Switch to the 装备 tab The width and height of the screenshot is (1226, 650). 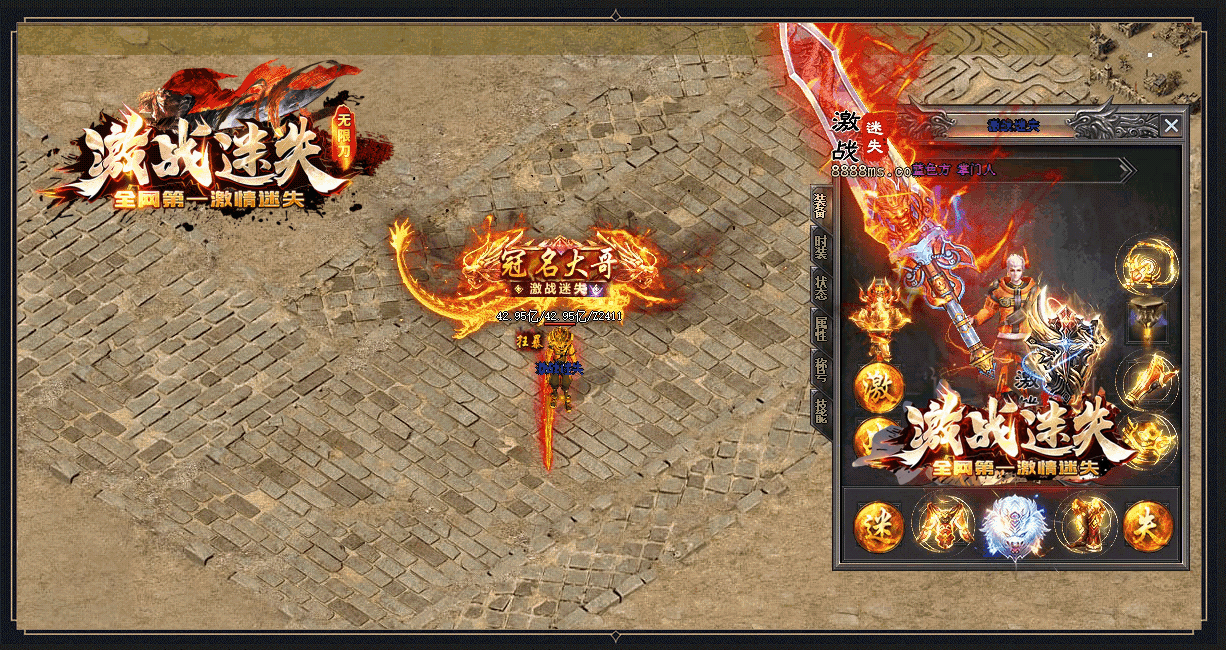pos(821,207)
